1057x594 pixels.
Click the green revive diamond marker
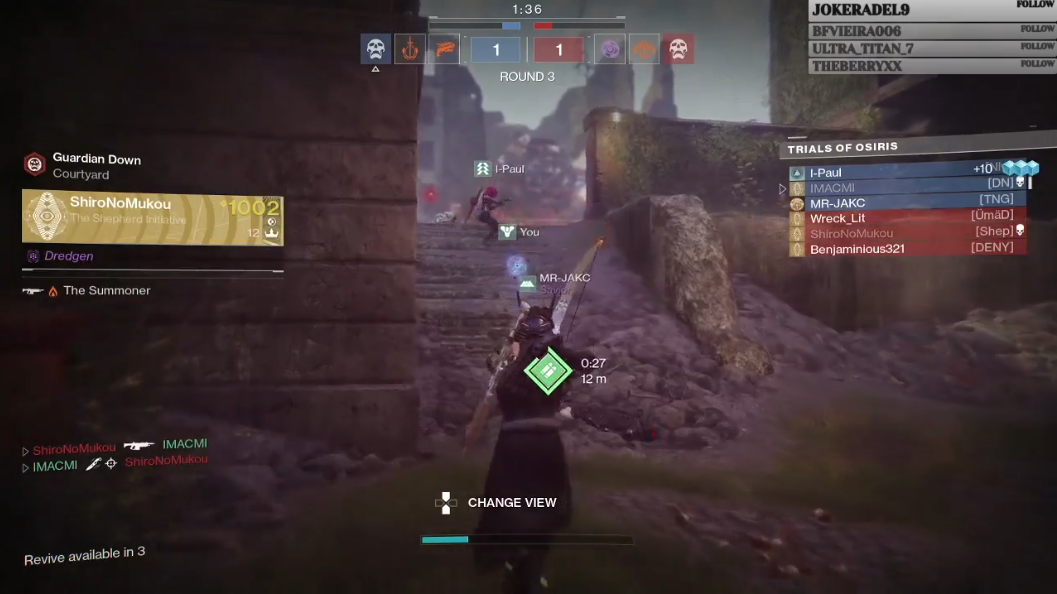tap(548, 371)
